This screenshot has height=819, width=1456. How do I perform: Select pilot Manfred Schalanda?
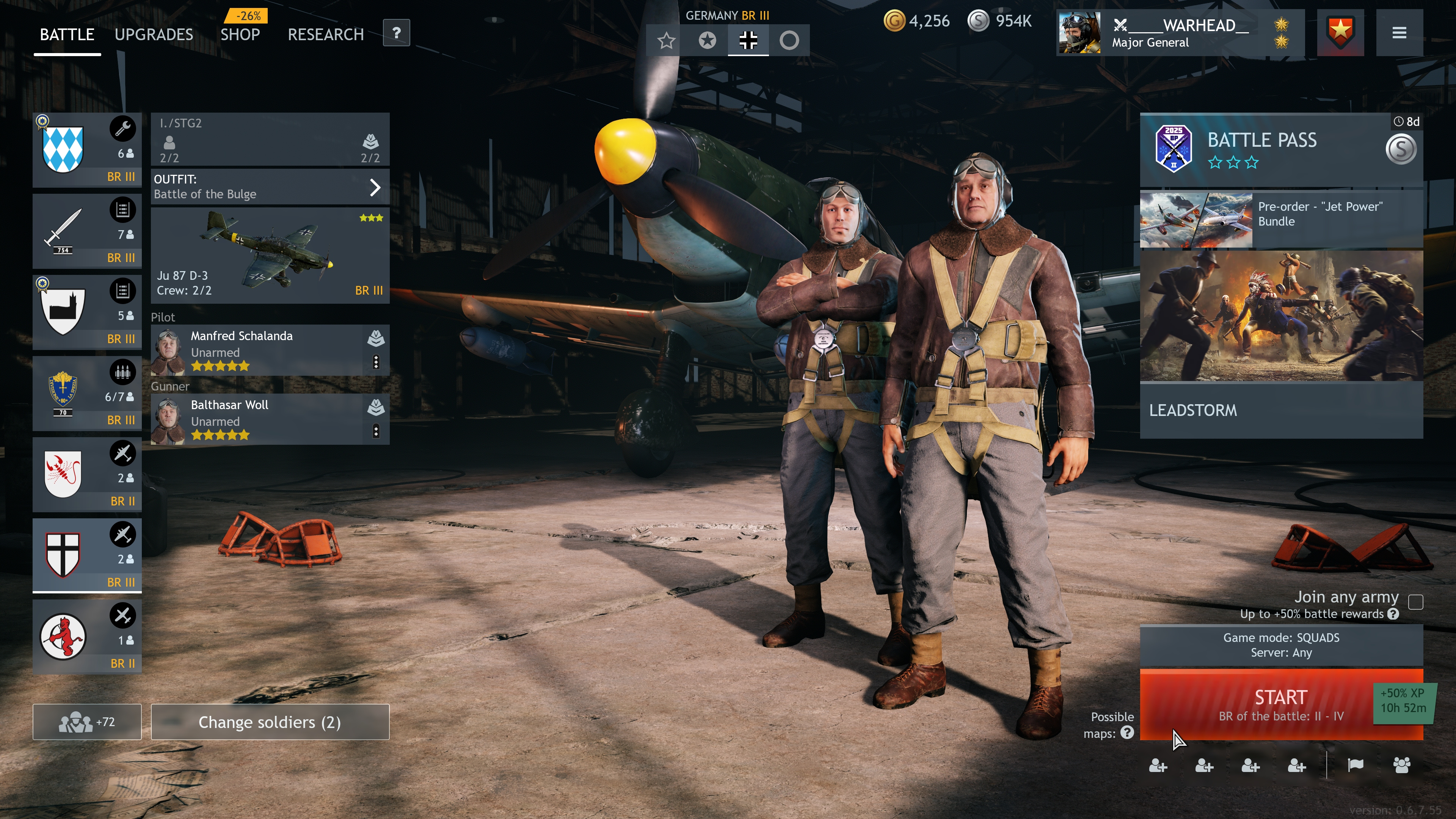pyautogui.click(x=257, y=350)
